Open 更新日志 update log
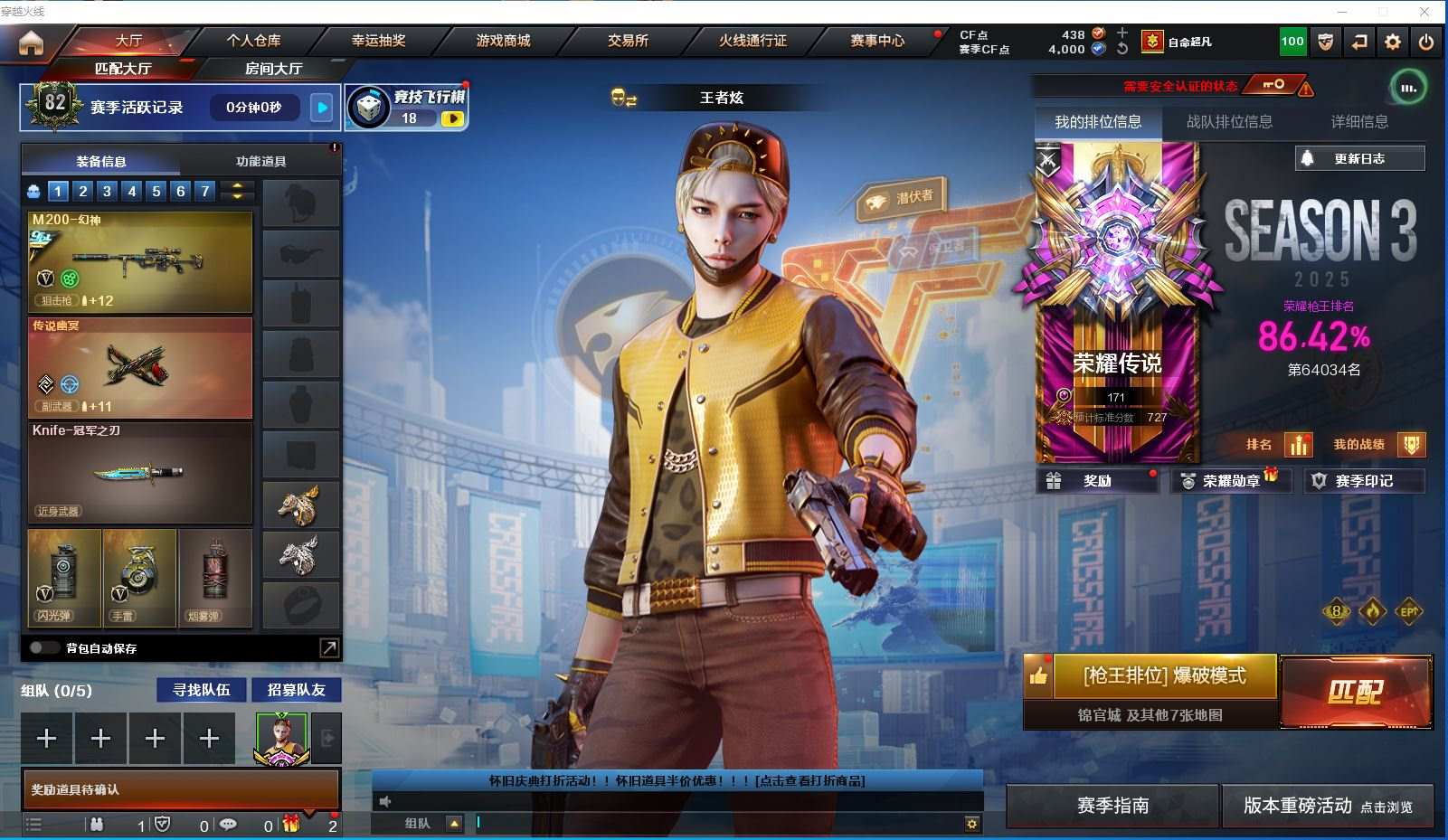 click(x=1359, y=158)
